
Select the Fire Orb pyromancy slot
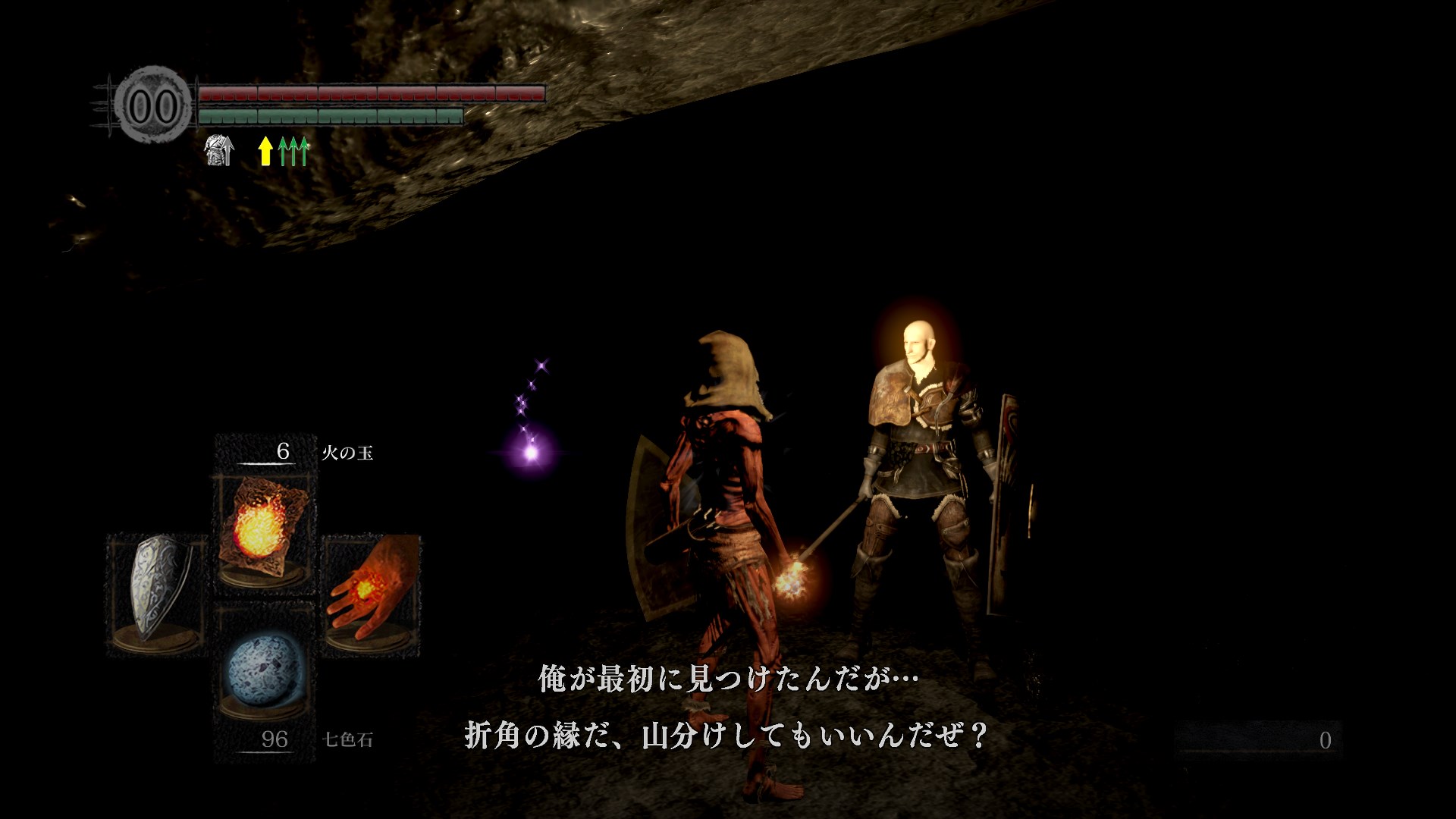[x=264, y=529]
